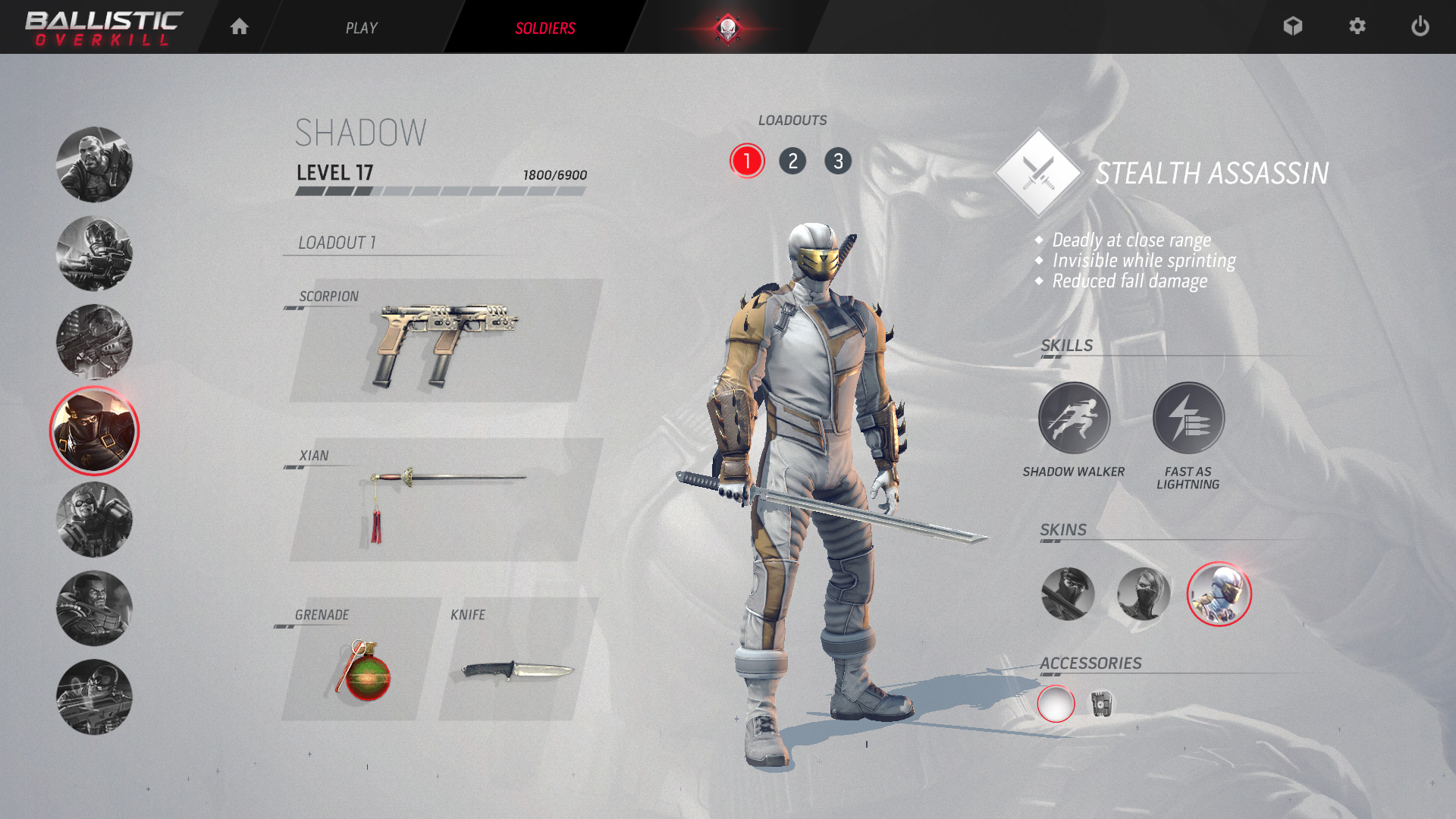Select the darkest Shadow skin on the left

pos(1068,595)
